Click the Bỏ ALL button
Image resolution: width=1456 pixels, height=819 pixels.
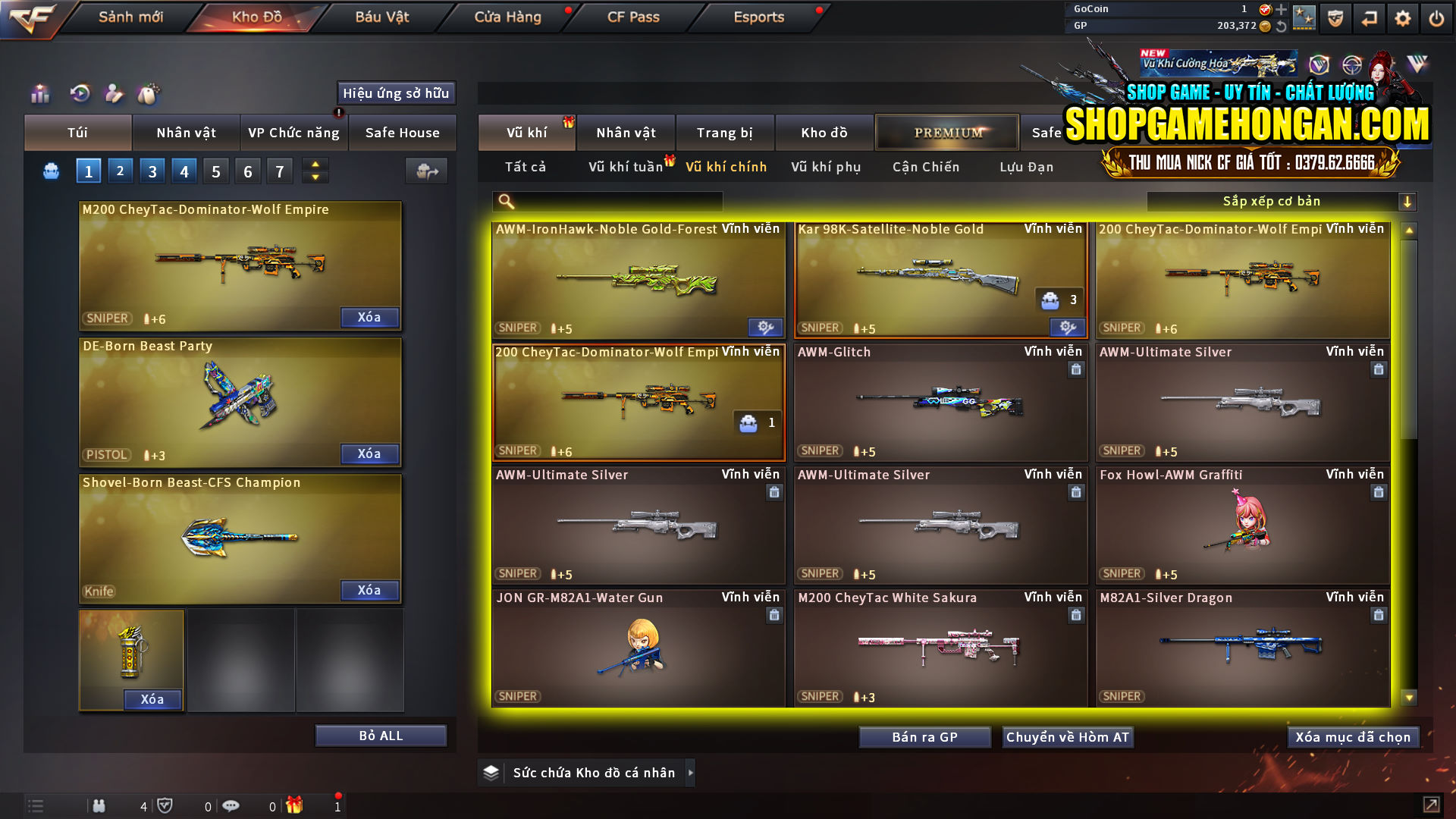coord(381,735)
